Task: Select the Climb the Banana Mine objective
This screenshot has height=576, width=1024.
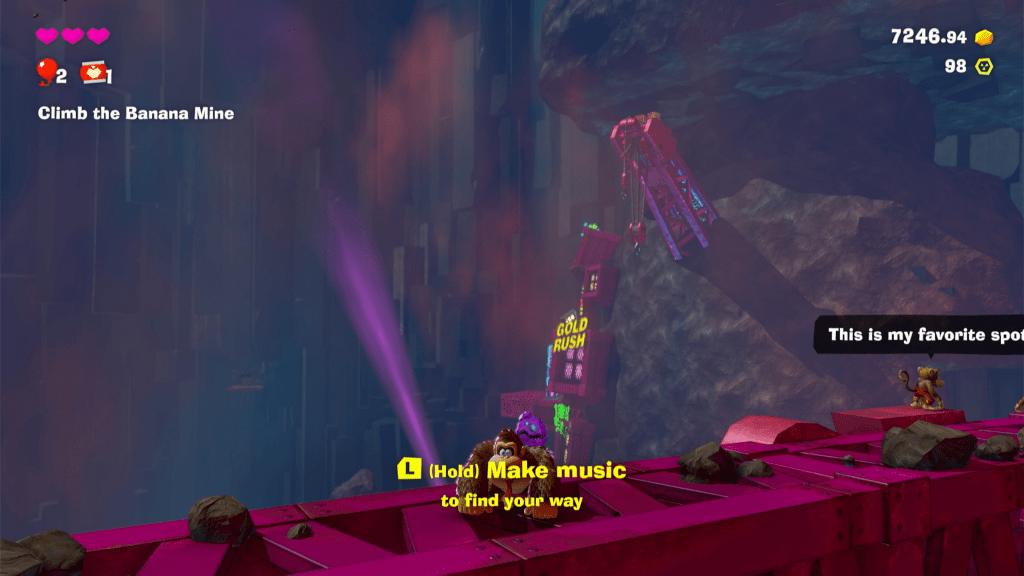Action: click(x=136, y=113)
